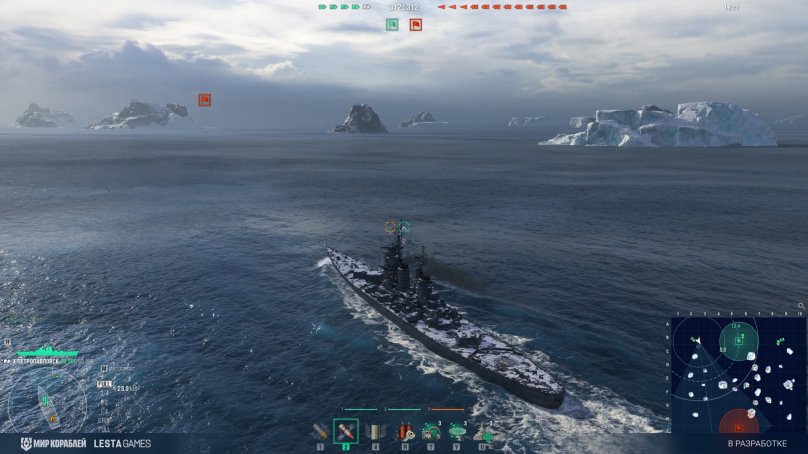Switch to the selected armor-piercing shell

[346, 432]
